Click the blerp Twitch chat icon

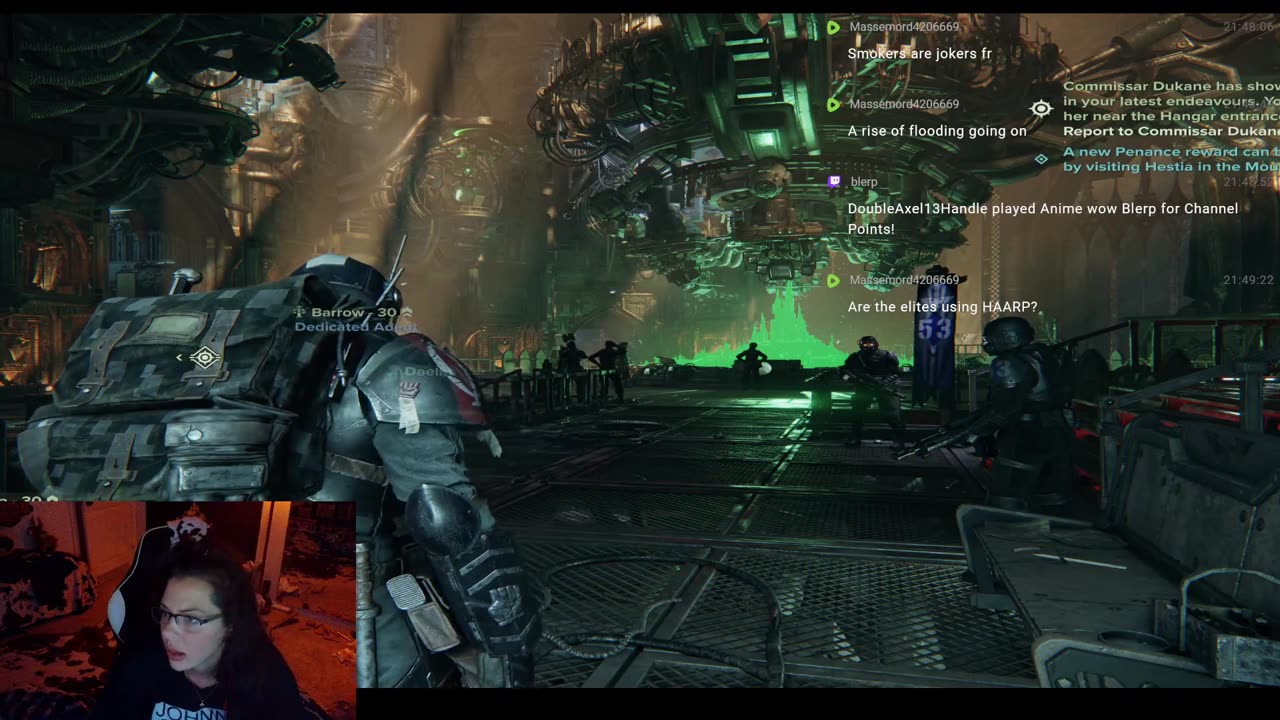pyautogui.click(x=834, y=182)
